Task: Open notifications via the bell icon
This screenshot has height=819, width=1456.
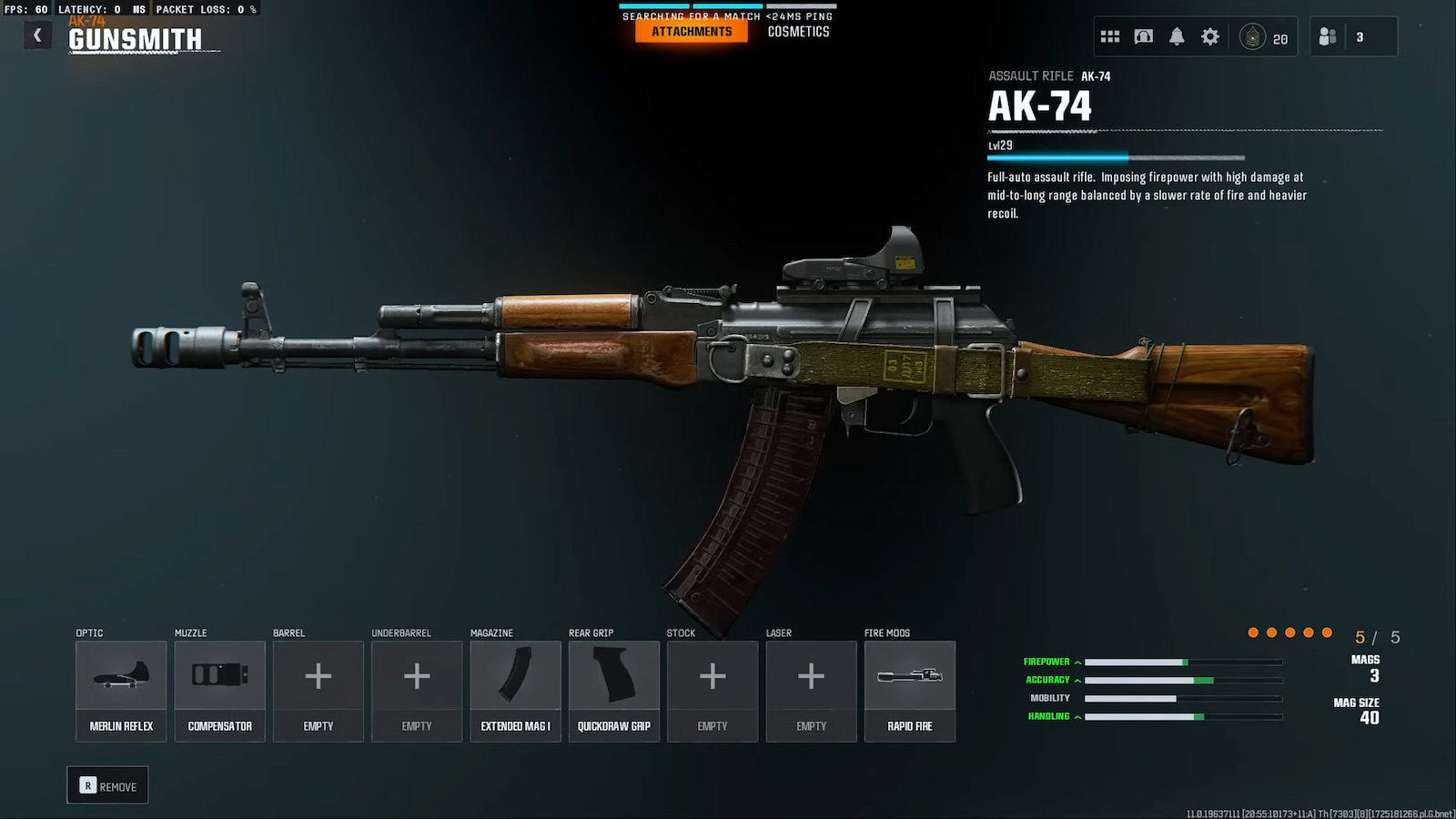Action: coord(1177,36)
